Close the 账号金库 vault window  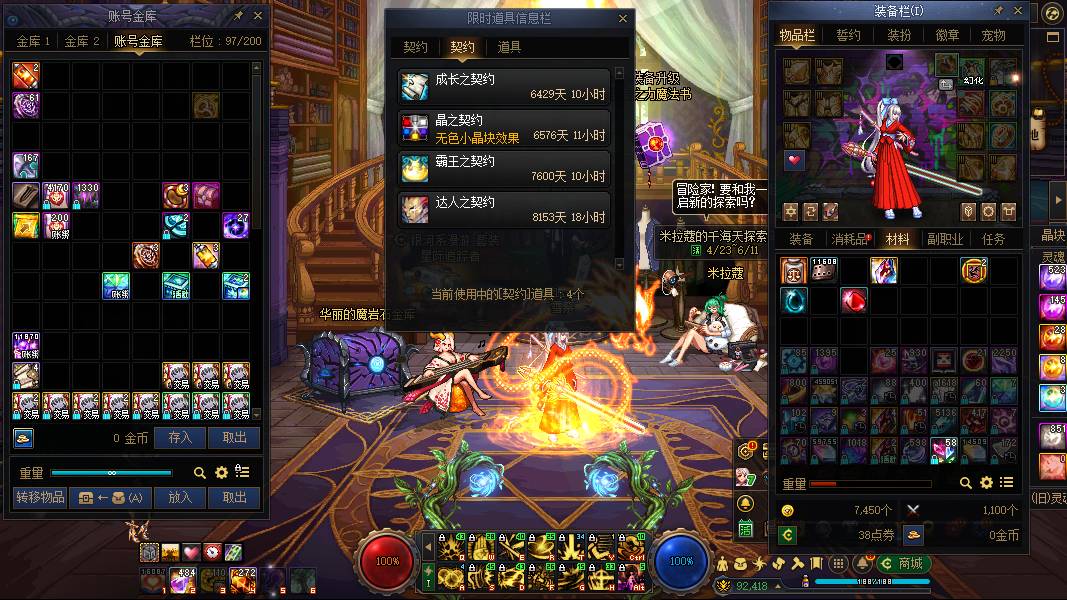click(x=258, y=16)
